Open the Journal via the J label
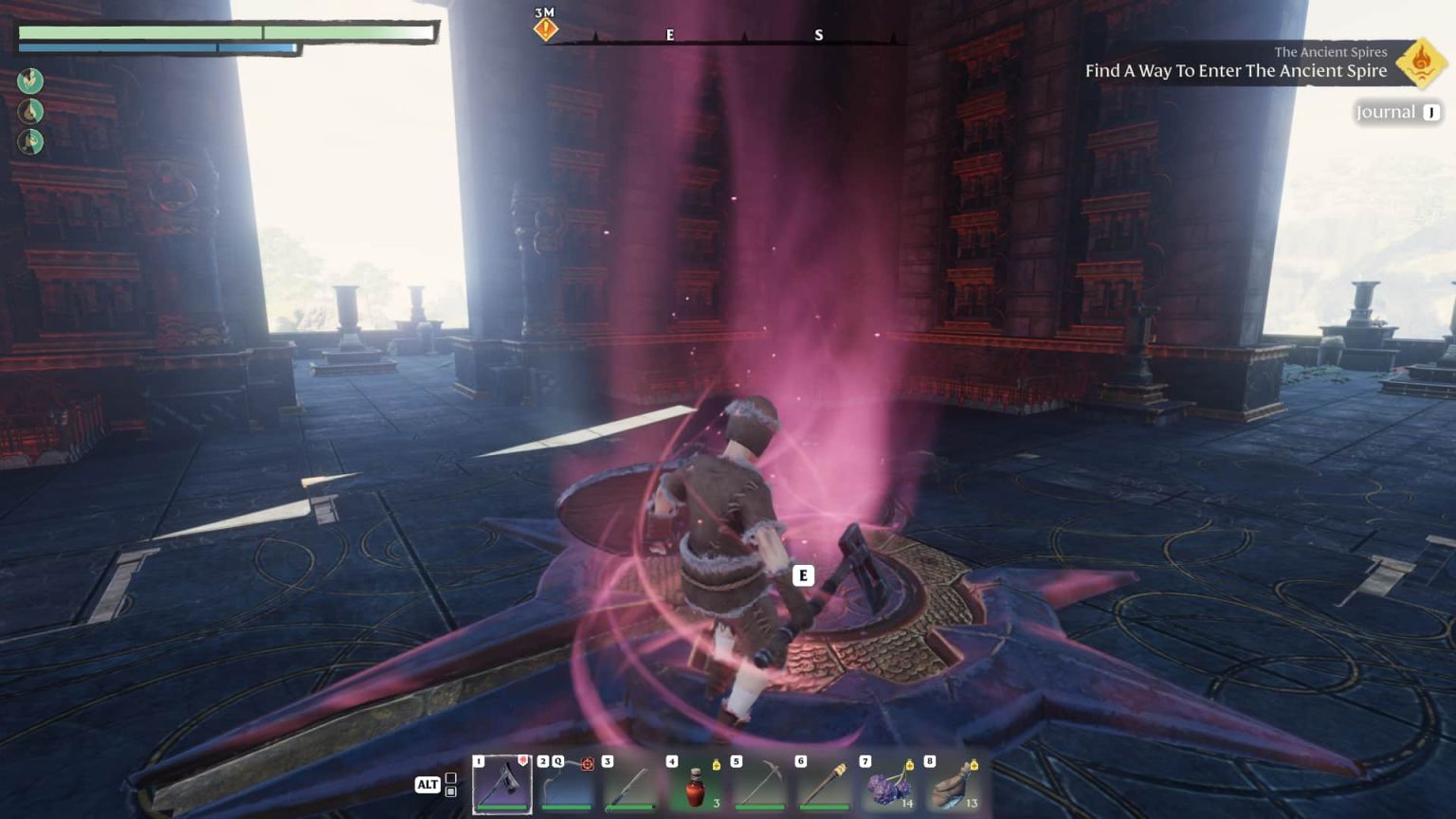Viewport: 1456px width, 819px height. coord(1429,112)
